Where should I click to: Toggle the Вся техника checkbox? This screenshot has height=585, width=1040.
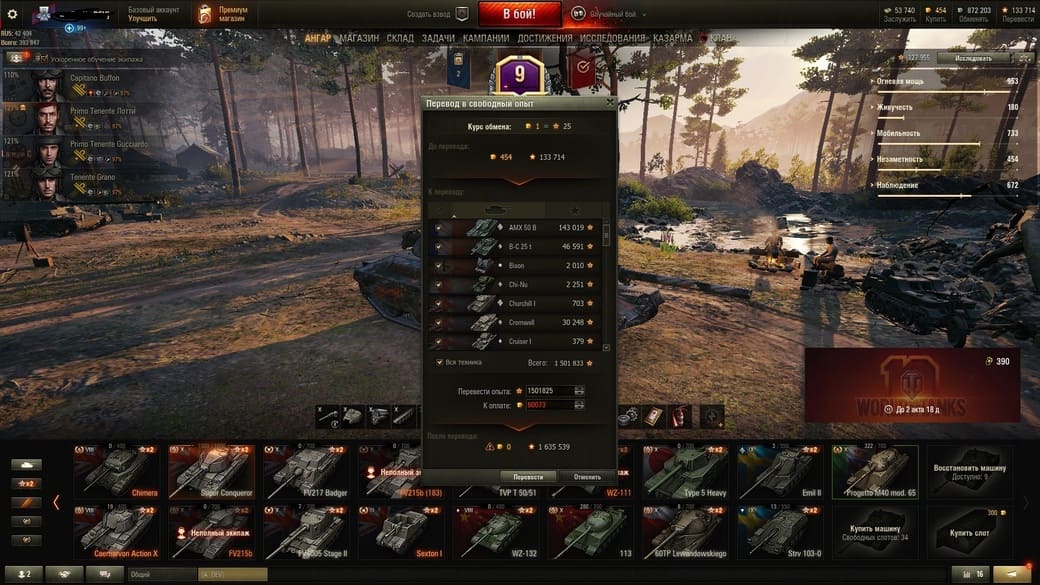point(440,362)
